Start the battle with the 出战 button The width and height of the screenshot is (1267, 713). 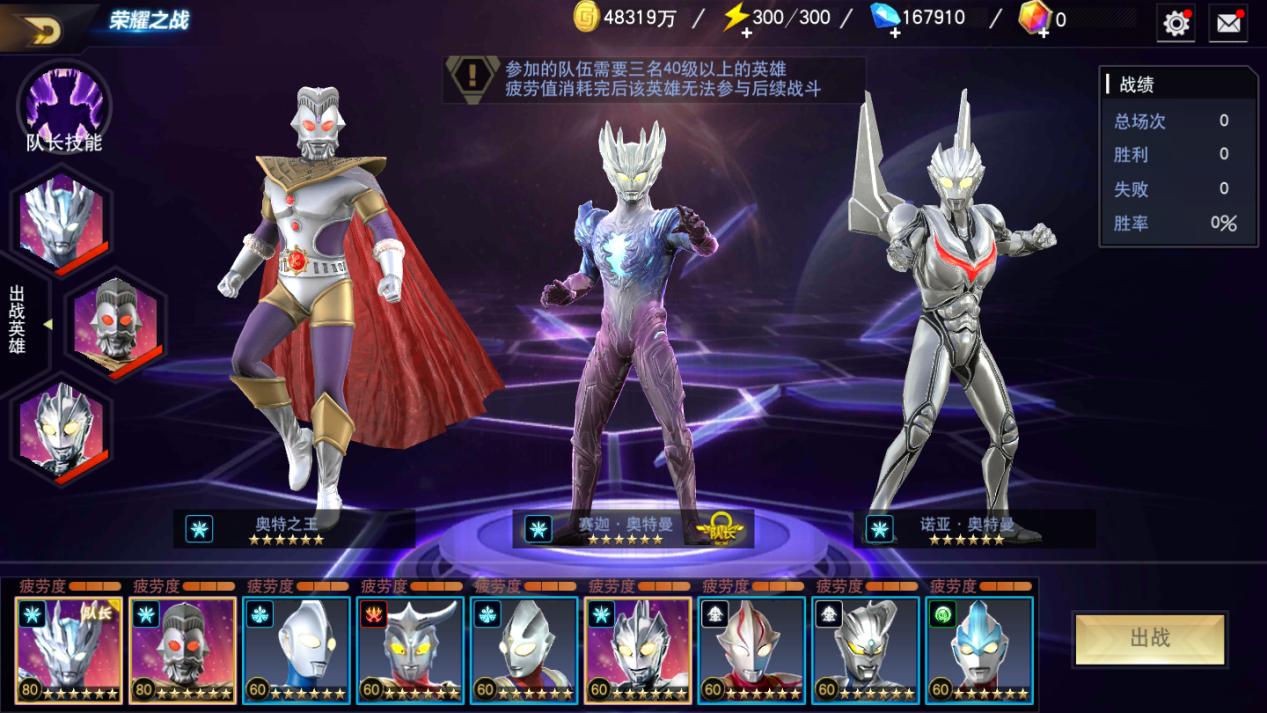coord(1150,638)
